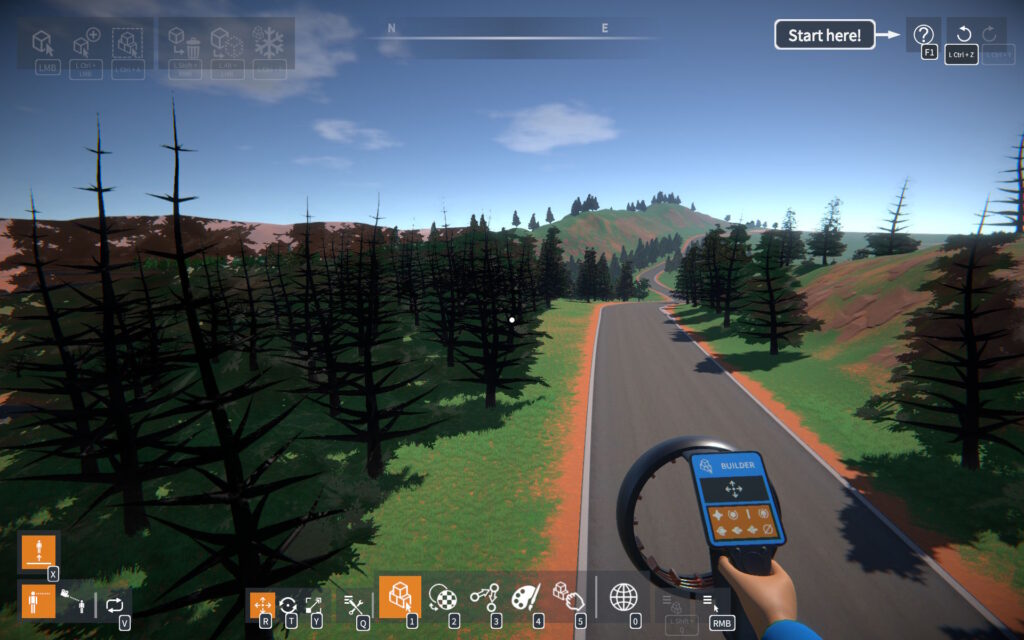
Task: Open the globe world icon
Action: point(624,597)
